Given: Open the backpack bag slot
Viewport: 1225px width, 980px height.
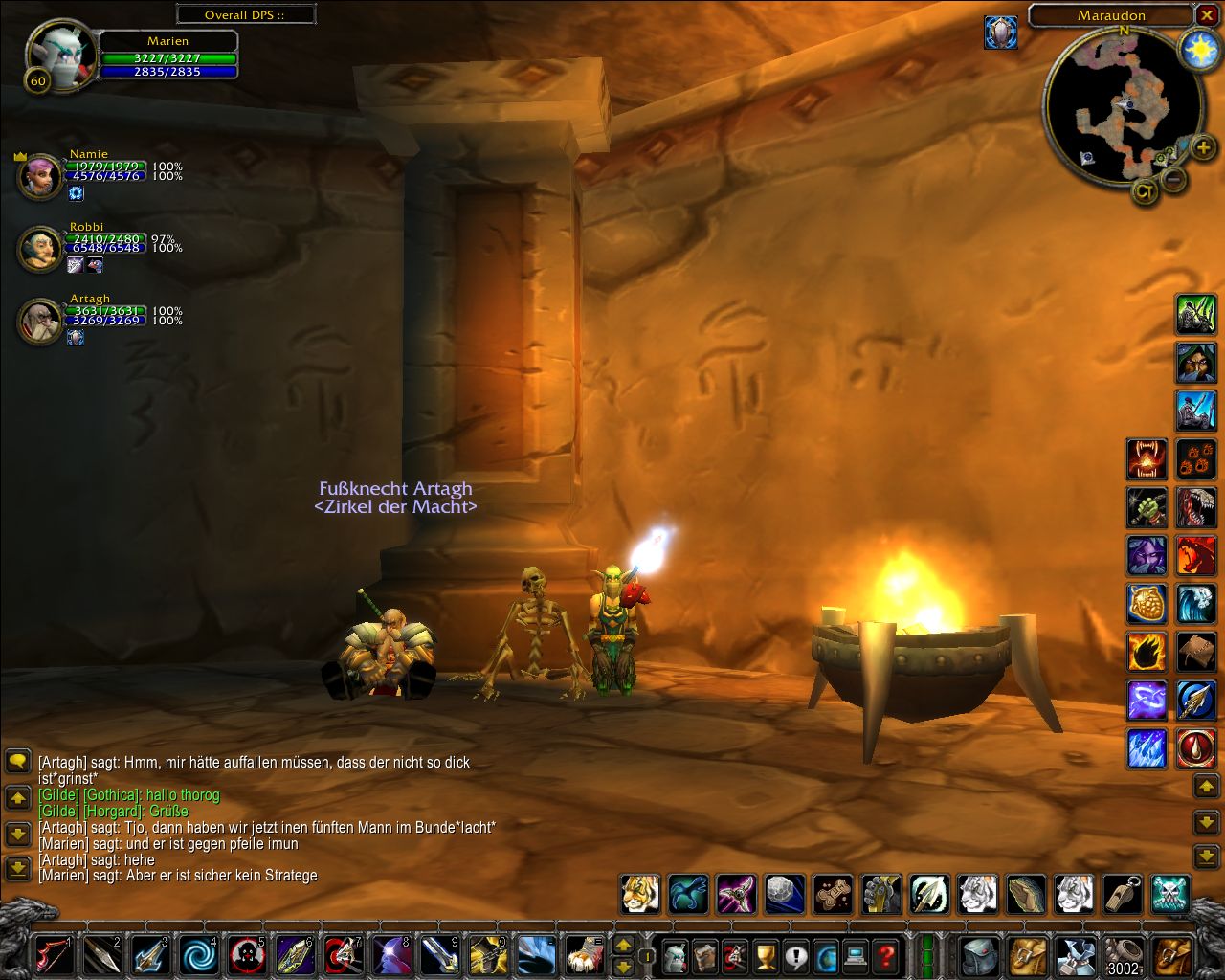Looking at the screenshot, I should pyautogui.click(x=1171, y=955).
